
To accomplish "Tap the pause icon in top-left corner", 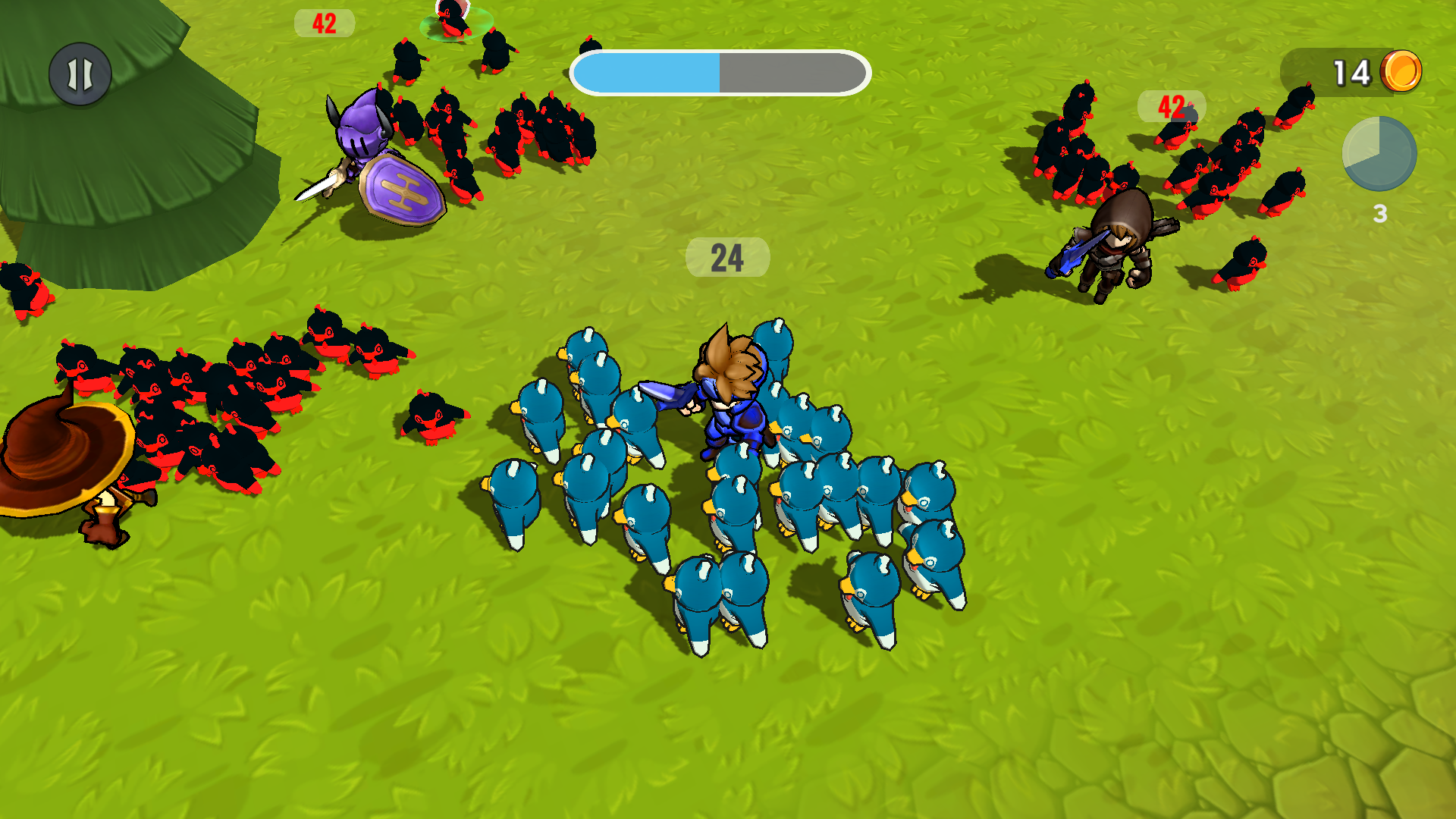I will click(80, 74).
